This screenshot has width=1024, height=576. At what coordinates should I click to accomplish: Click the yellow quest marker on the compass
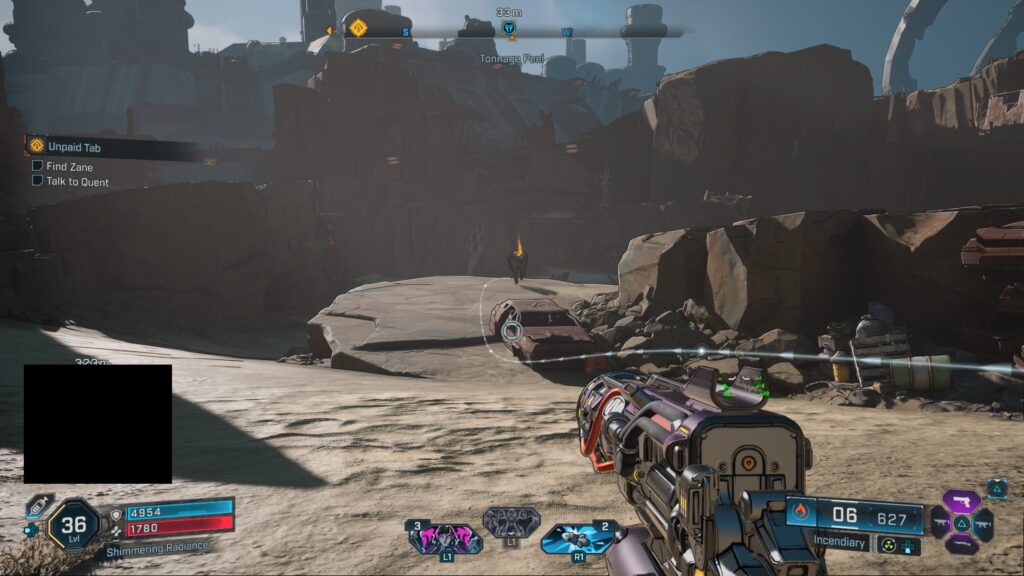[358, 29]
